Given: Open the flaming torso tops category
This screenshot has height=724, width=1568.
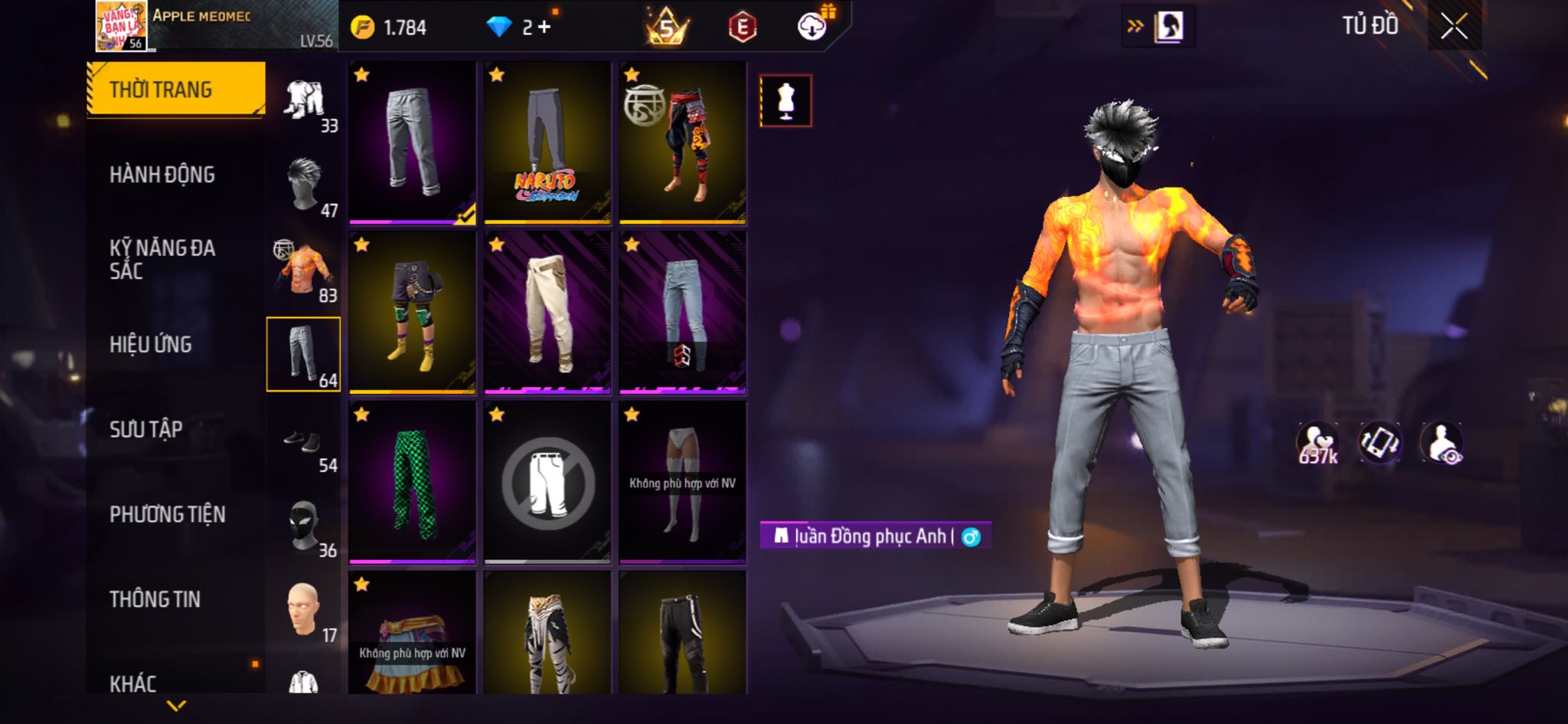Looking at the screenshot, I should pyautogui.click(x=304, y=270).
